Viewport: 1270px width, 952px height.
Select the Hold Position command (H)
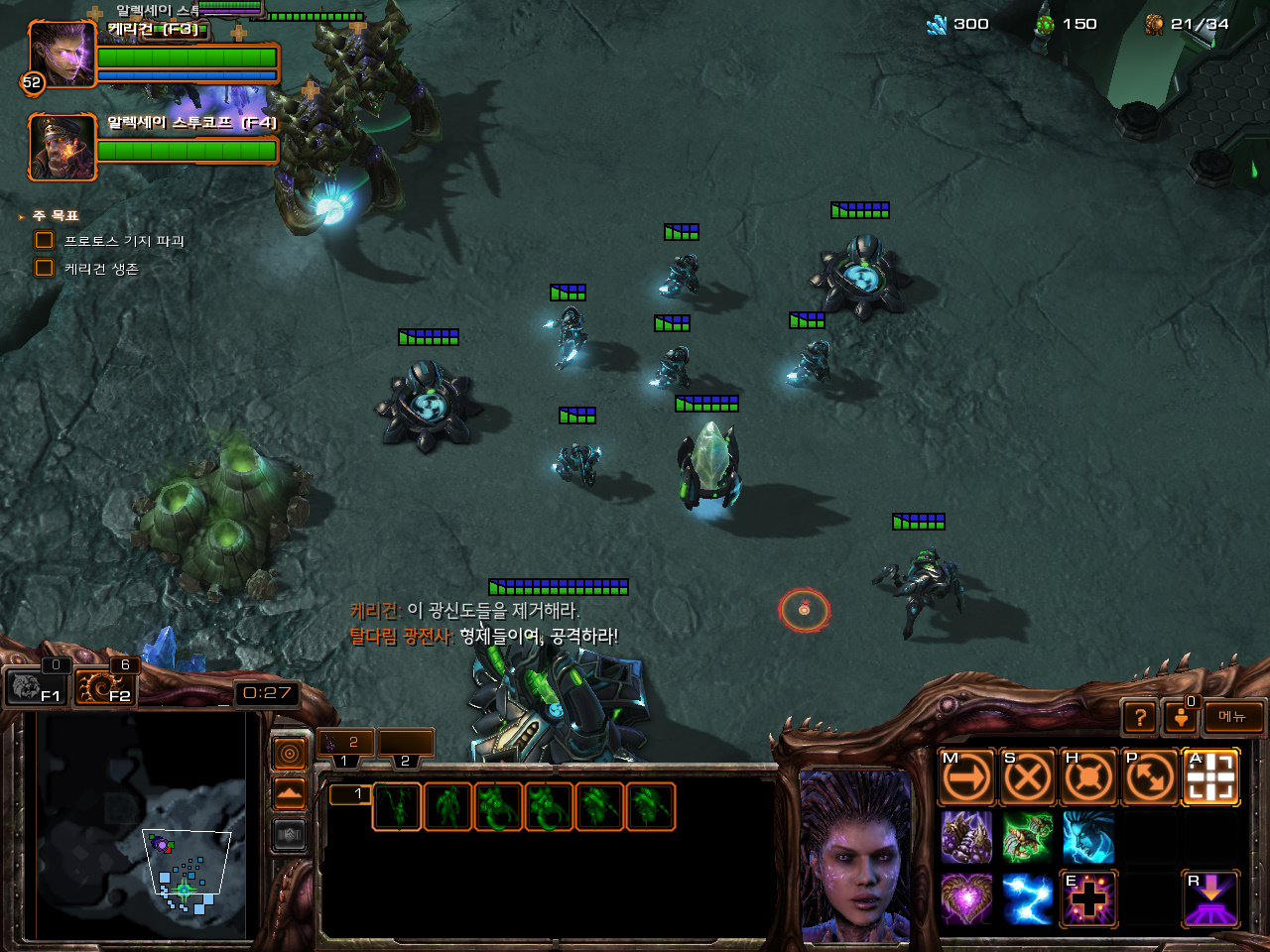(x=1088, y=778)
